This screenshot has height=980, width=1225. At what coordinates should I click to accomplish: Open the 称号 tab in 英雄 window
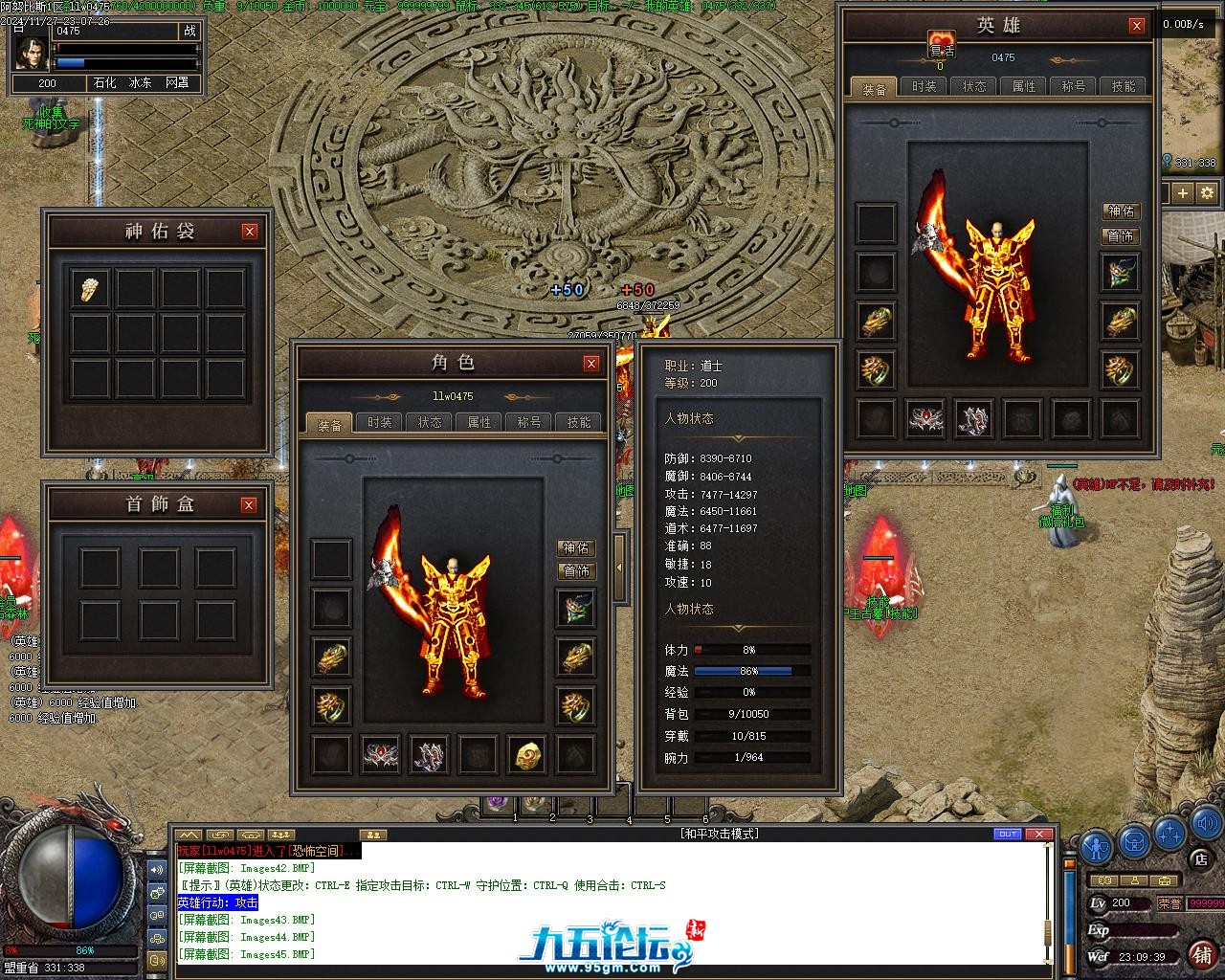pos(1074,86)
